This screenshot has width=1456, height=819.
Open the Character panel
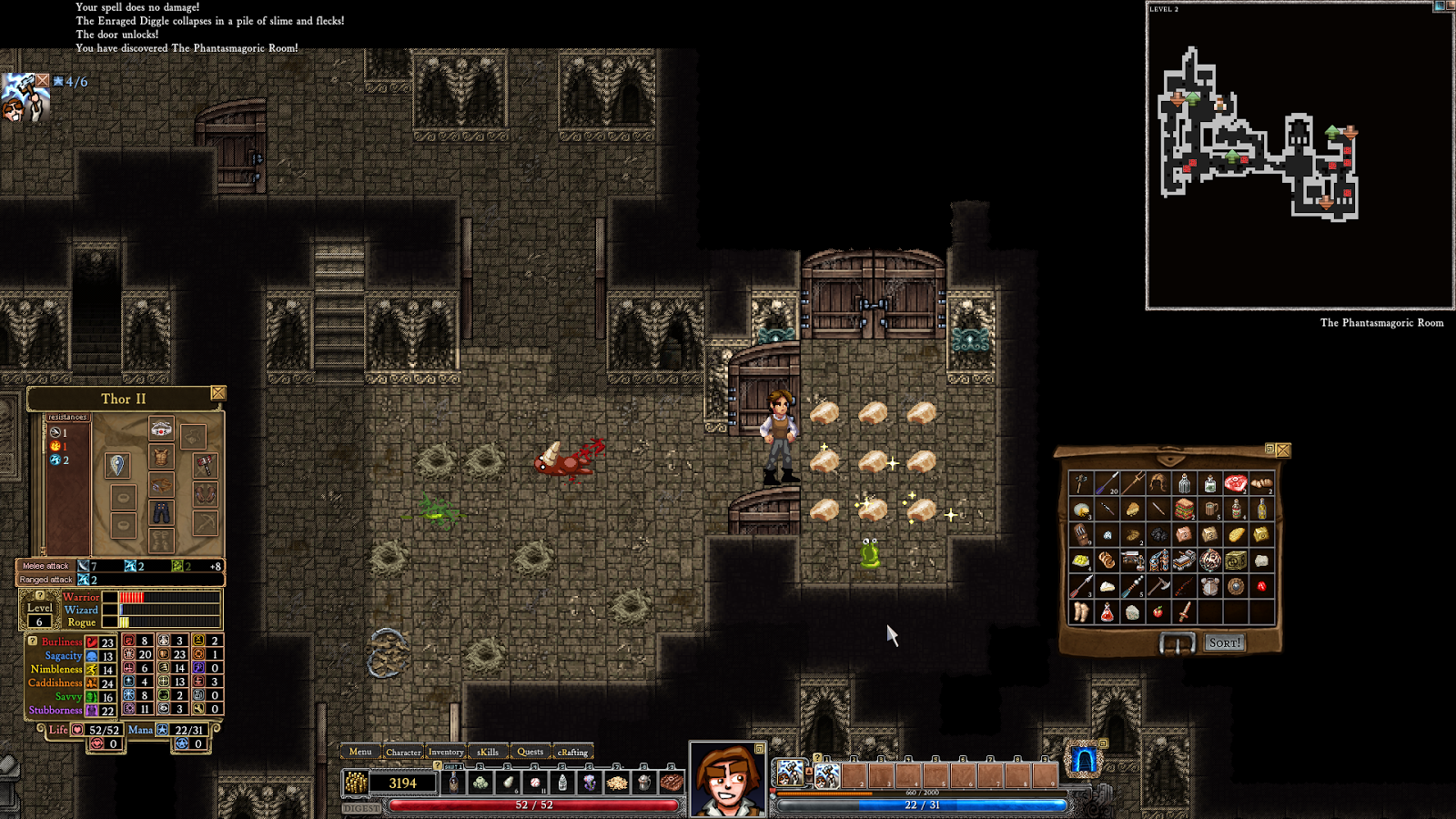pyautogui.click(x=403, y=752)
